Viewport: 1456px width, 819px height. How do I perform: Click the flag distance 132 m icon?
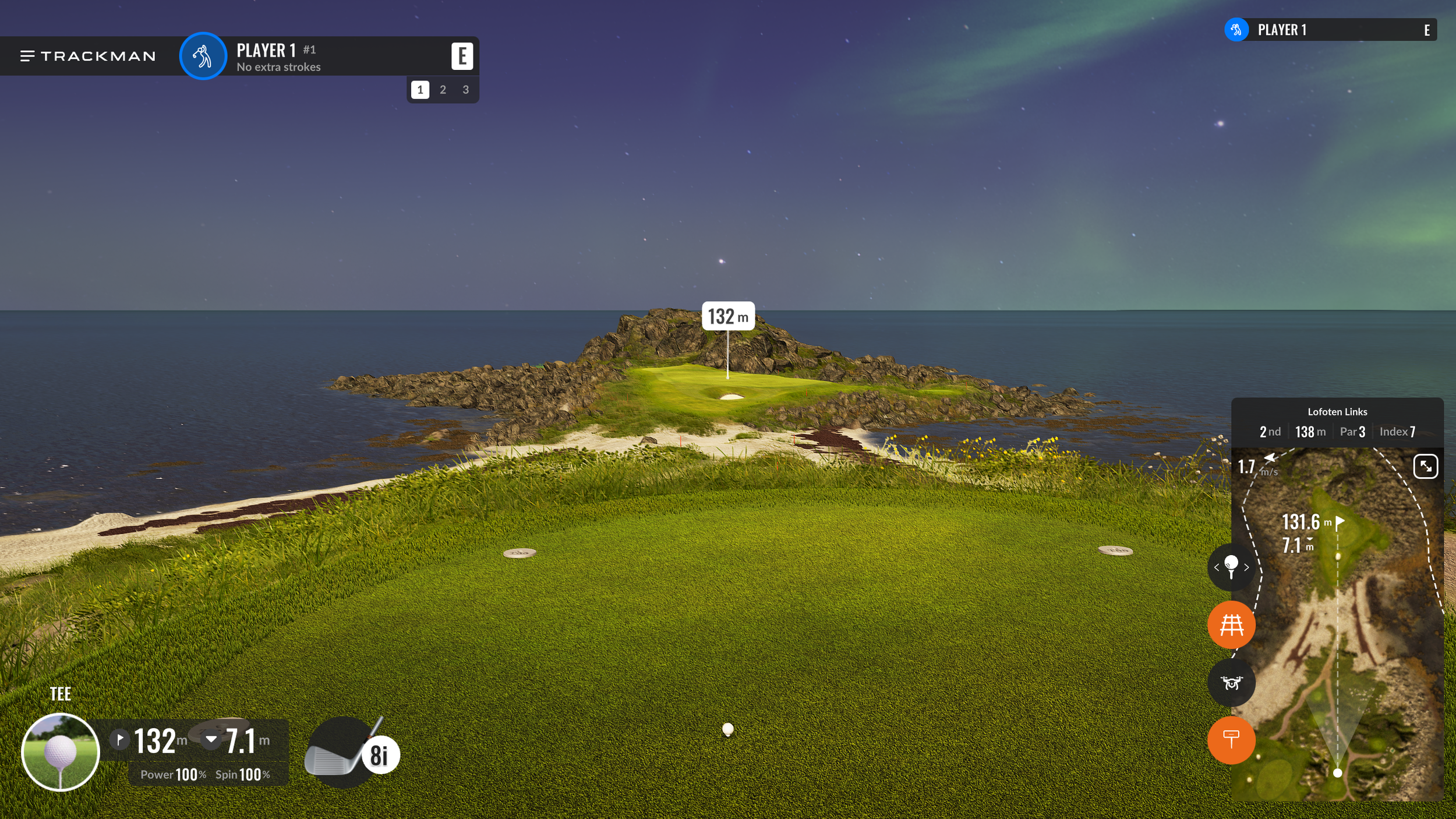point(120,740)
